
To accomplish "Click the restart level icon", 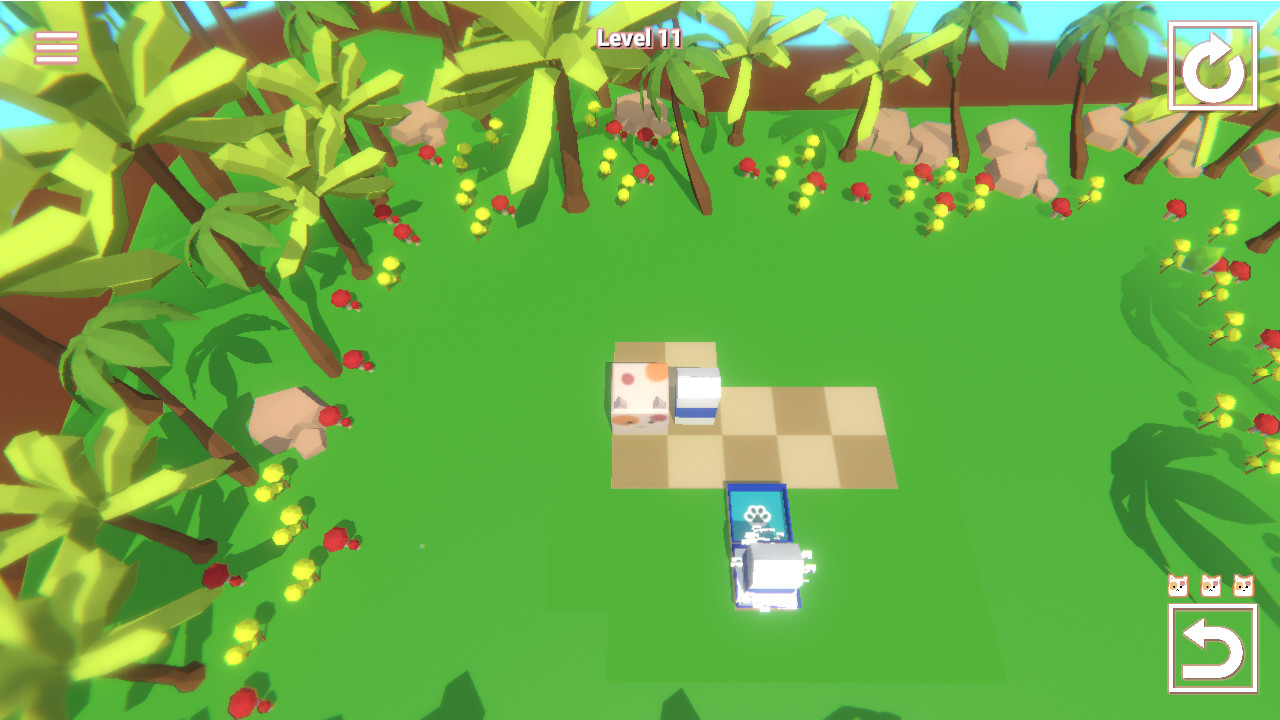I will 1213,63.
